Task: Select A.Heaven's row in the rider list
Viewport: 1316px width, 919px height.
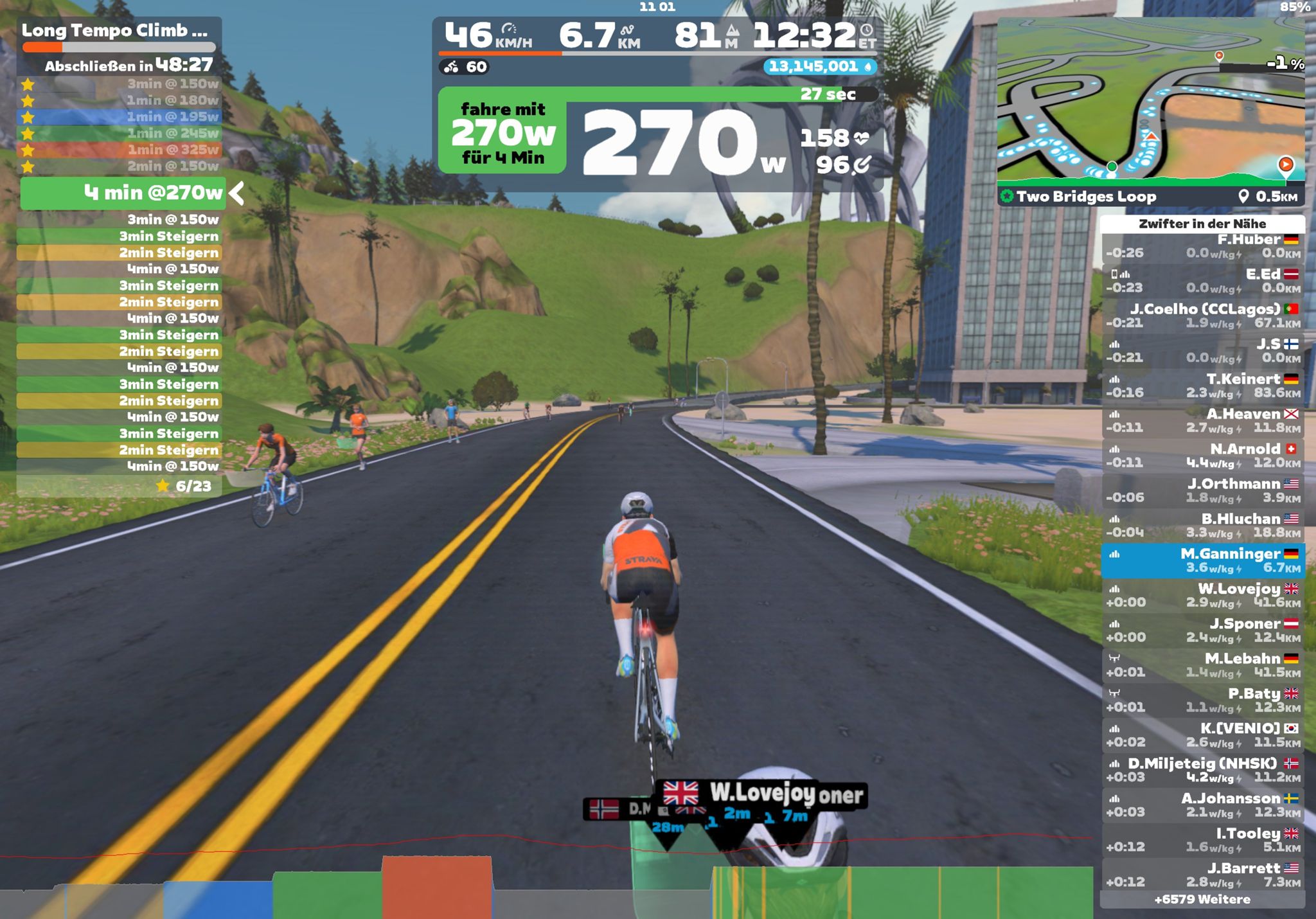Action: (1202, 421)
